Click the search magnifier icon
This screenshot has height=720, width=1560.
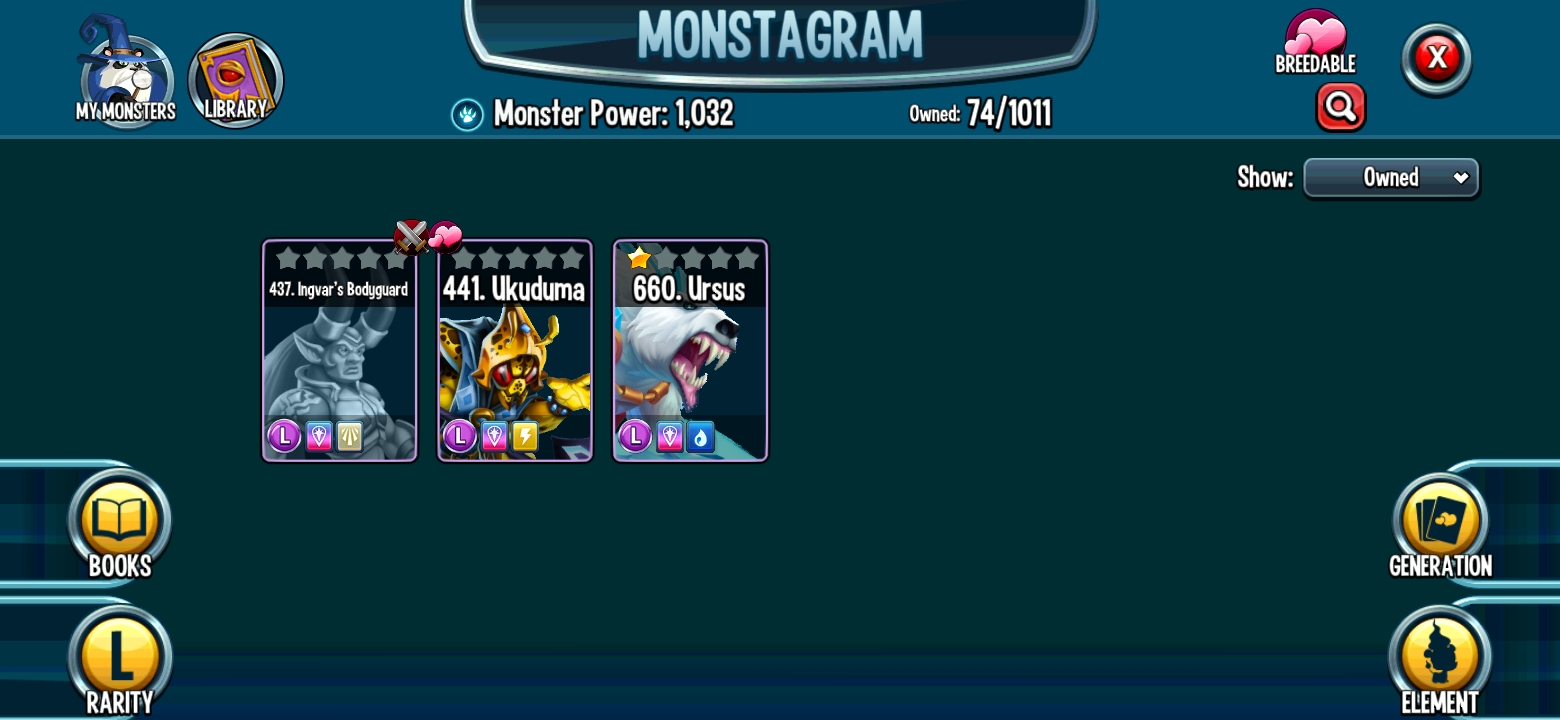pyautogui.click(x=1341, y=107)
